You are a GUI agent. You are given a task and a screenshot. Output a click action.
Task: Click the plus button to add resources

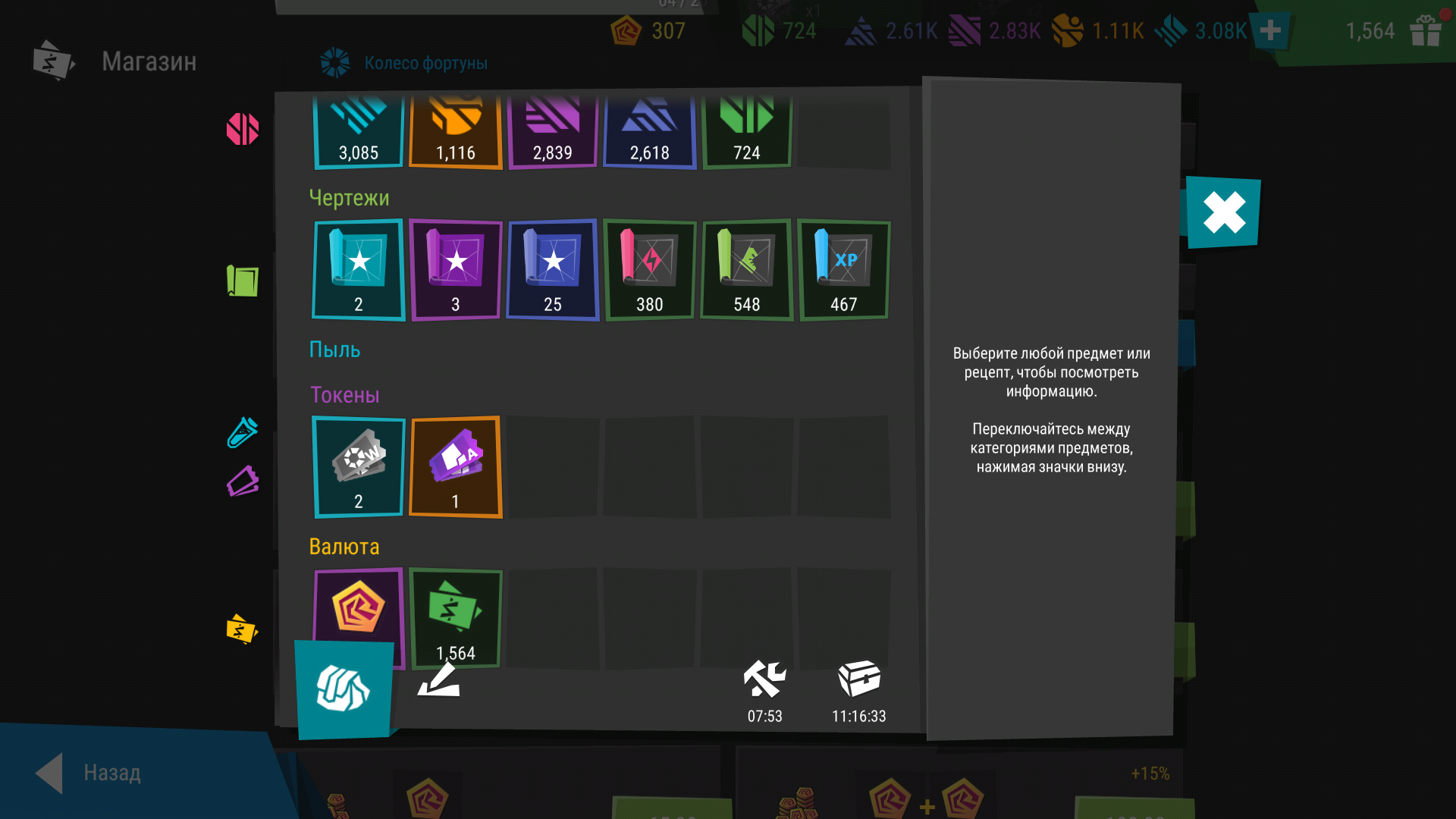coord(1270,31)
